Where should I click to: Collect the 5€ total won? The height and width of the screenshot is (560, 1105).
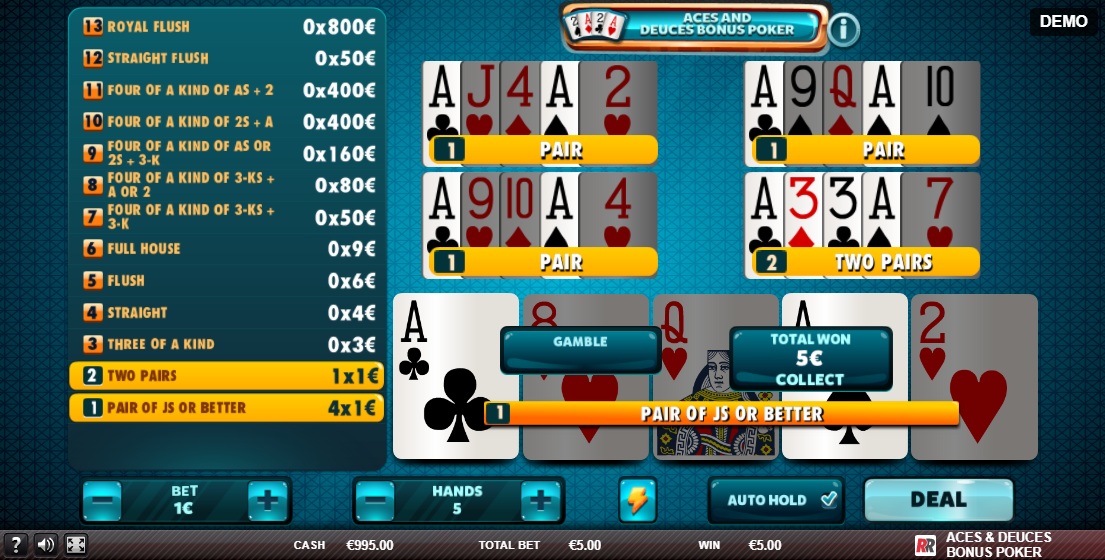(x=810, y=359)
